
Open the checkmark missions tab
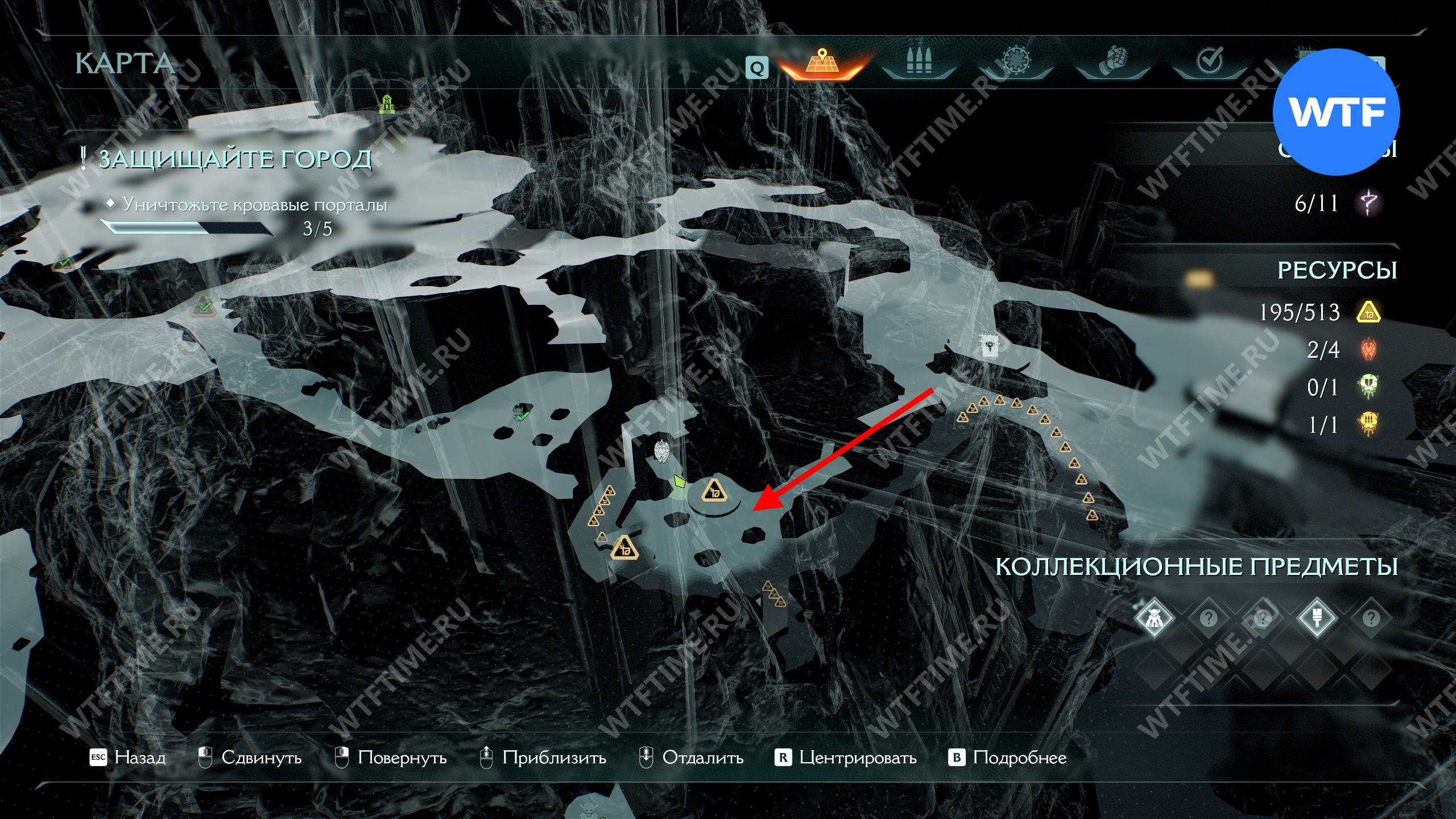1210,61
